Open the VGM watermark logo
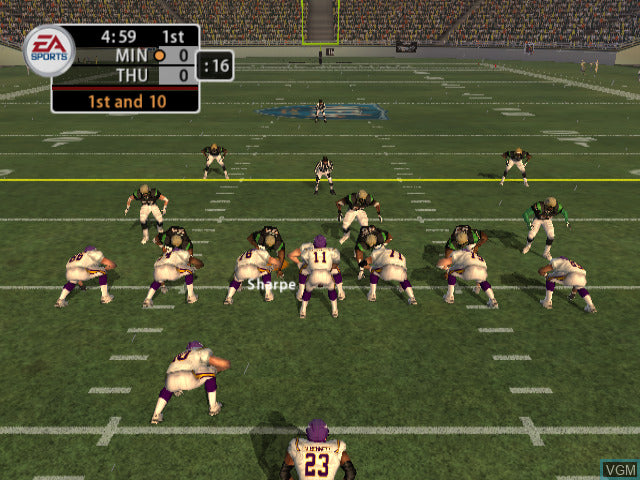The width and height of the screenshot is (640, 480). tap(617, 468)
